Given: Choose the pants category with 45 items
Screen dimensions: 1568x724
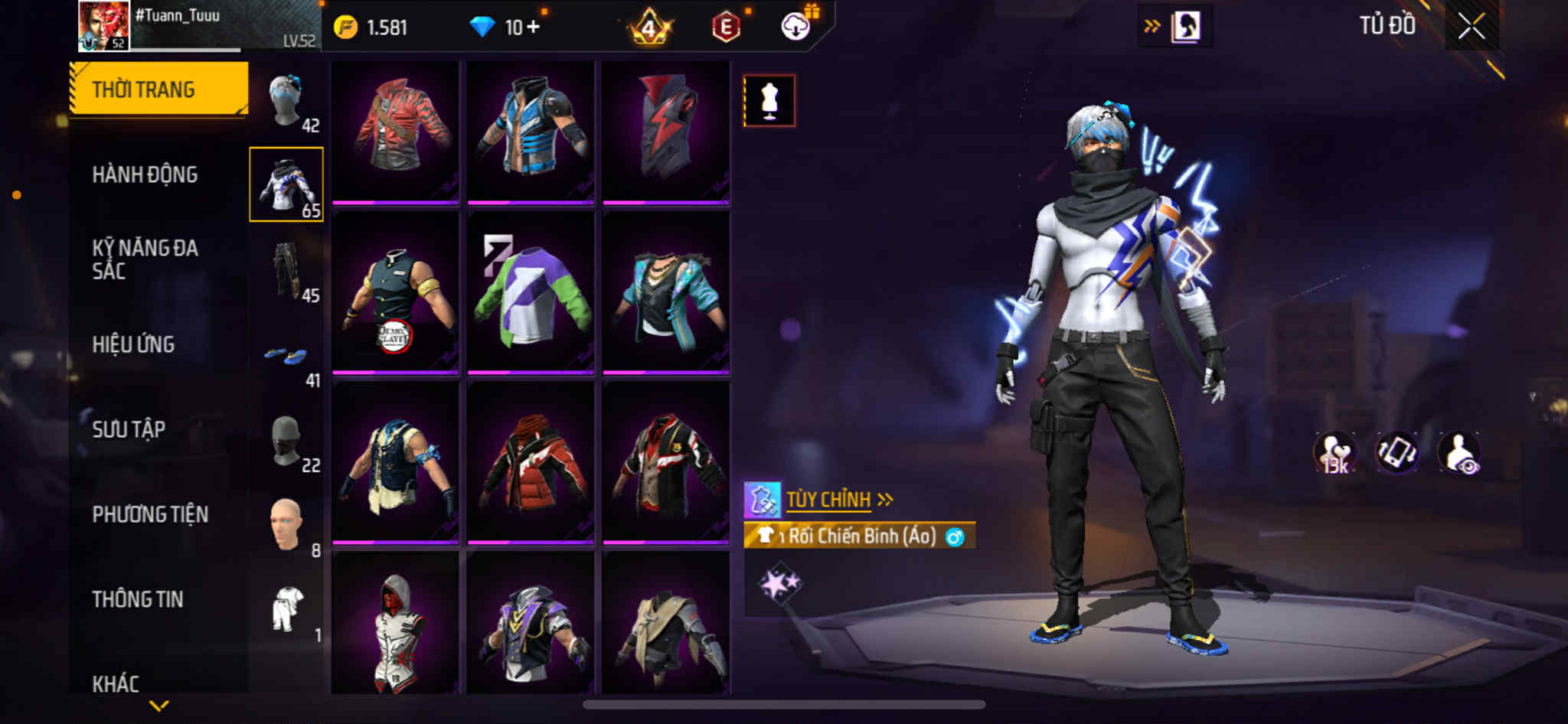Looking at the screenshot, I should tap(287, 272).
